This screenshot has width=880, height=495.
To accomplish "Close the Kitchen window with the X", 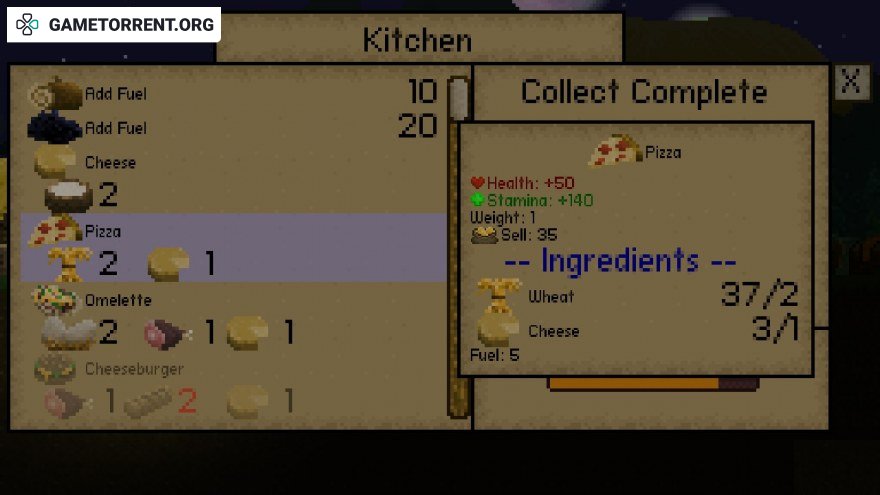I will 850,82.
